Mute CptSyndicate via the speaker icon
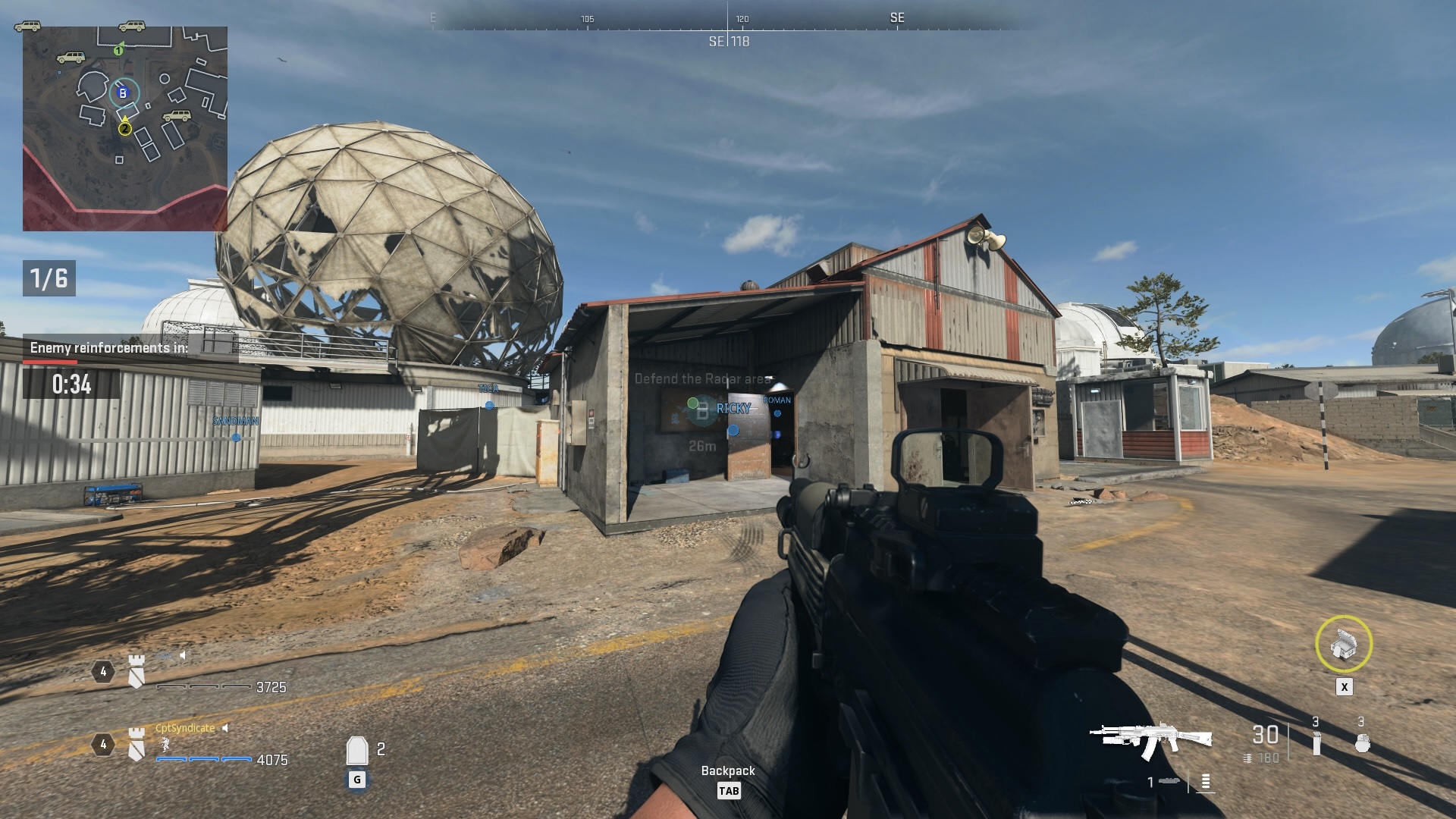 point(225,727)
